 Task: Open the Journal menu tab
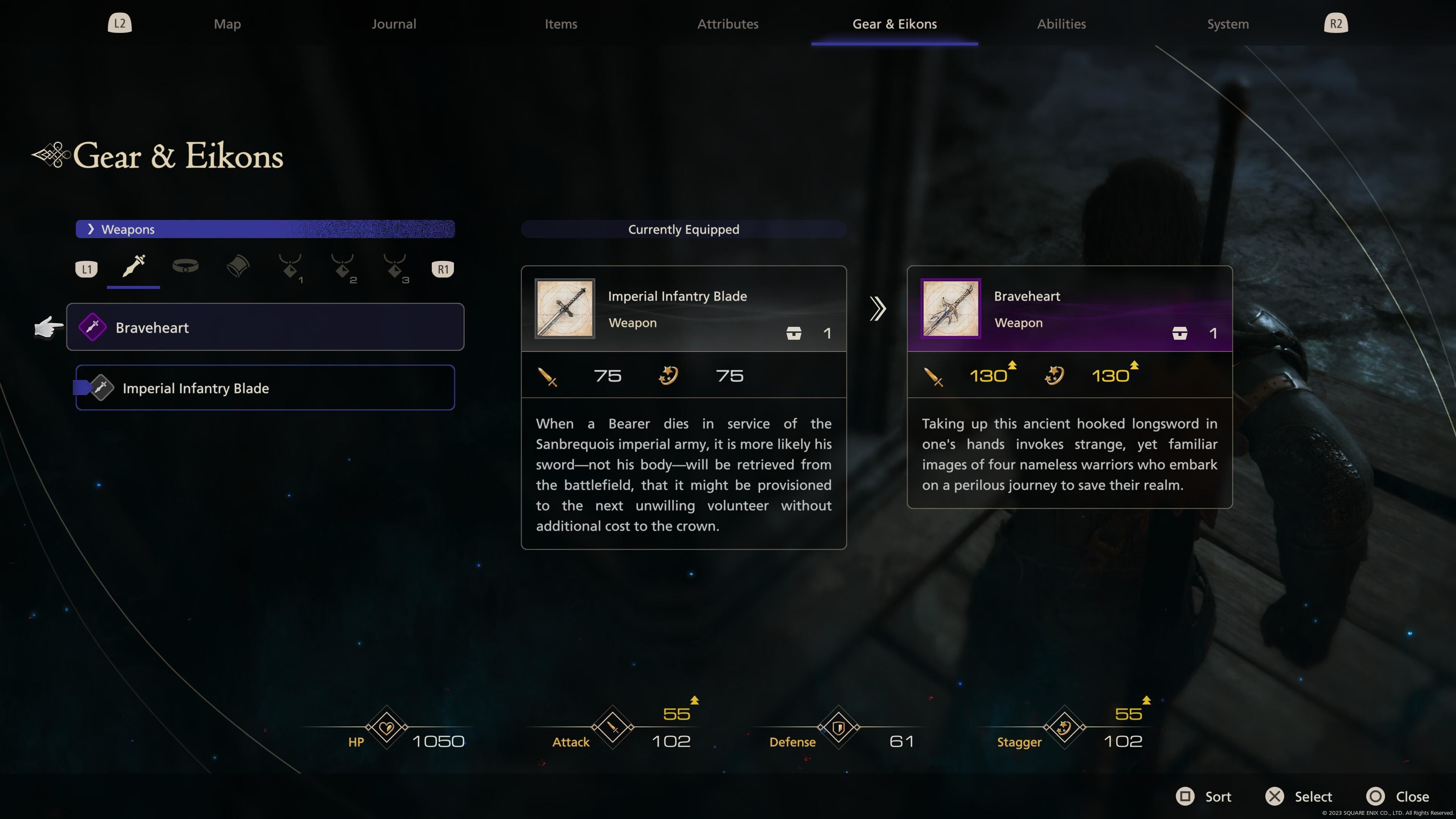[x=394, y=24]
